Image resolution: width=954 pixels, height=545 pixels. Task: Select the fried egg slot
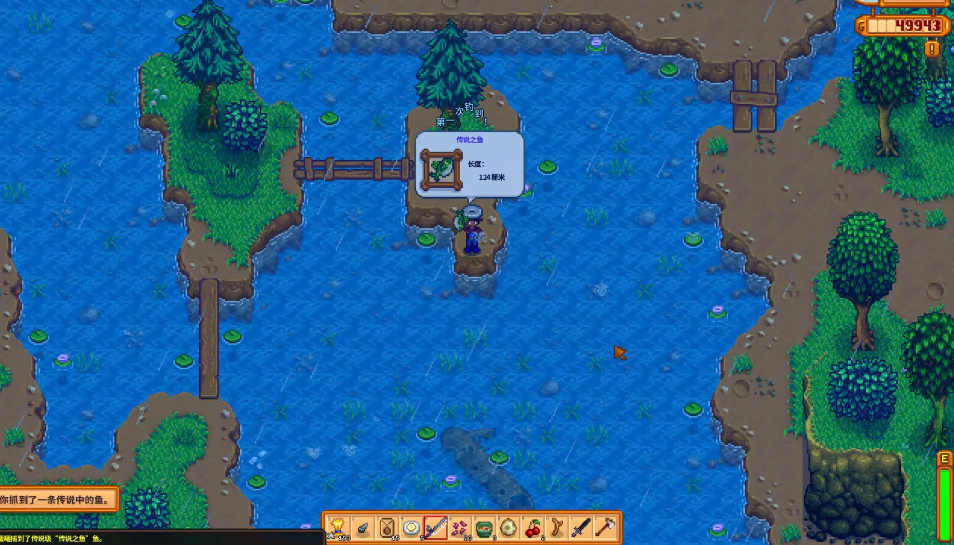pyautogui.click(x=410, y=527)
